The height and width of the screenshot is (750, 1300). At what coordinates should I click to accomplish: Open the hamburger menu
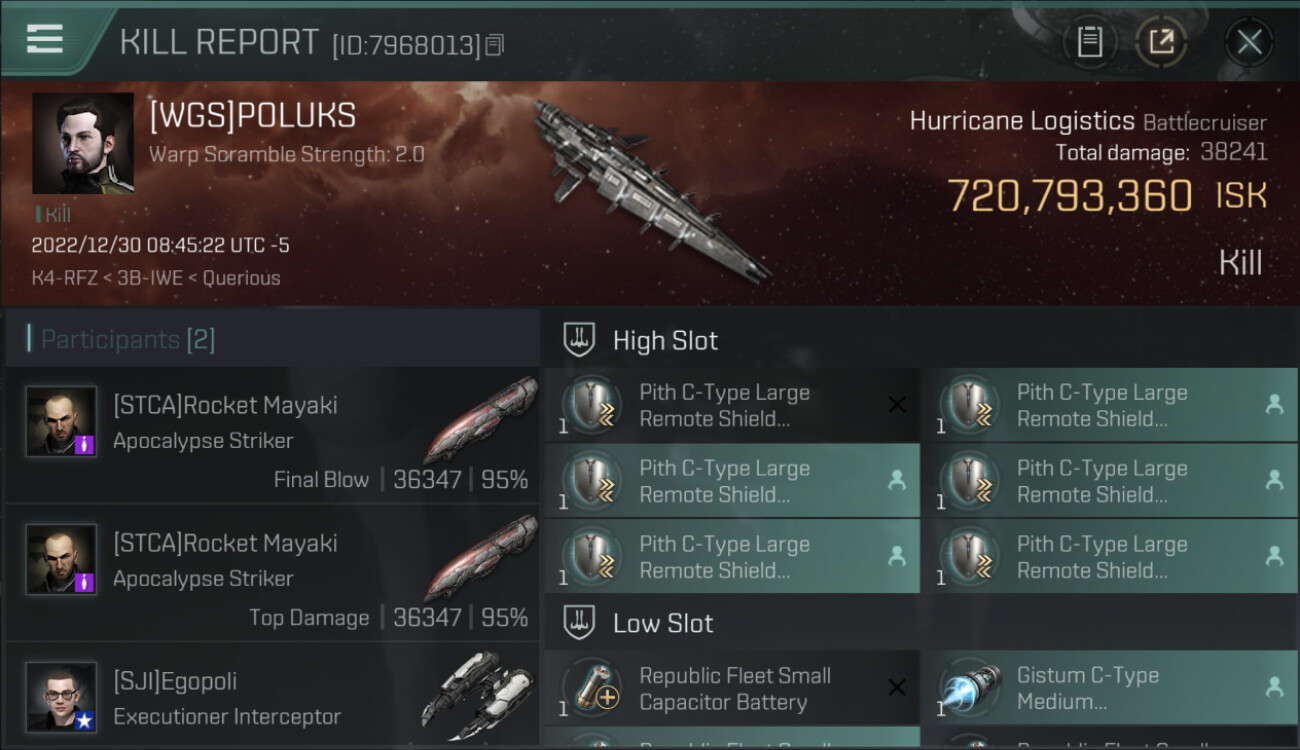click(x=45, y=39)
